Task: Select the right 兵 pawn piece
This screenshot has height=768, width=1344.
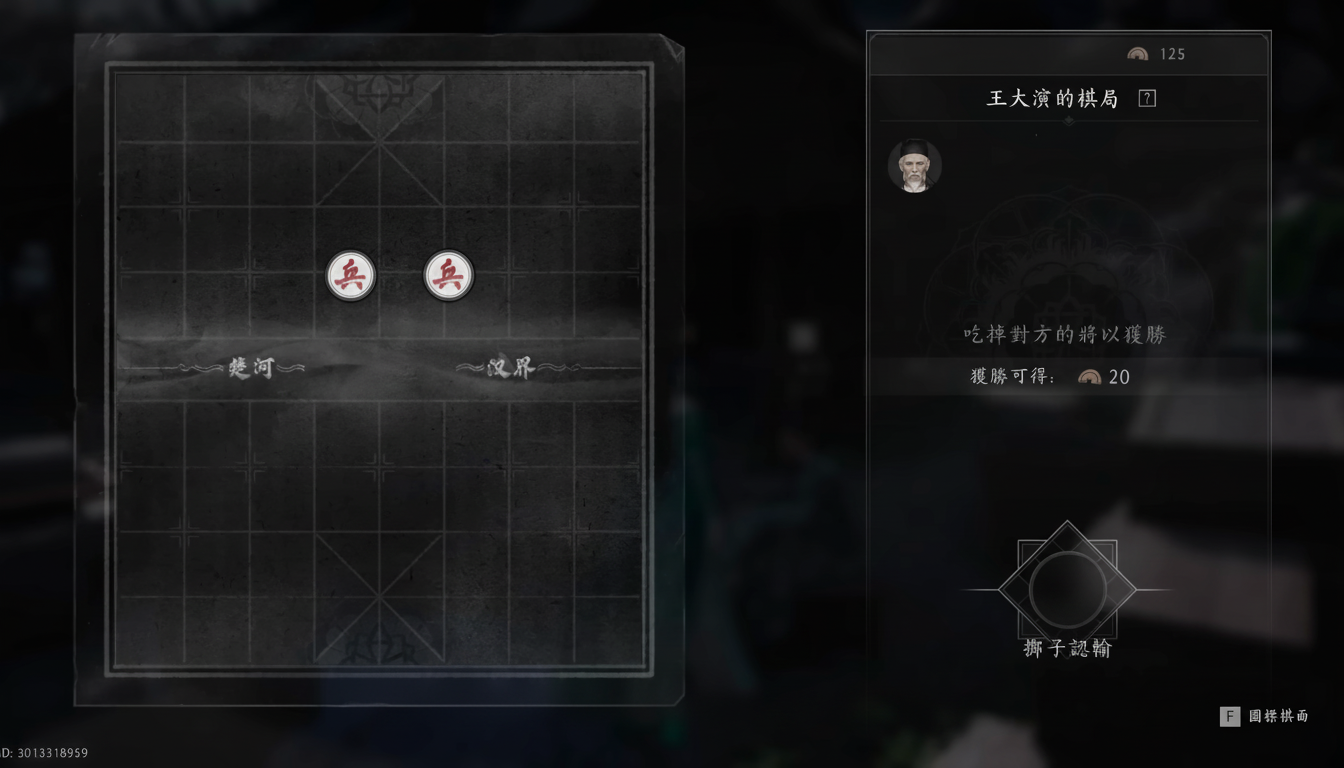Action: pos(445,273)
